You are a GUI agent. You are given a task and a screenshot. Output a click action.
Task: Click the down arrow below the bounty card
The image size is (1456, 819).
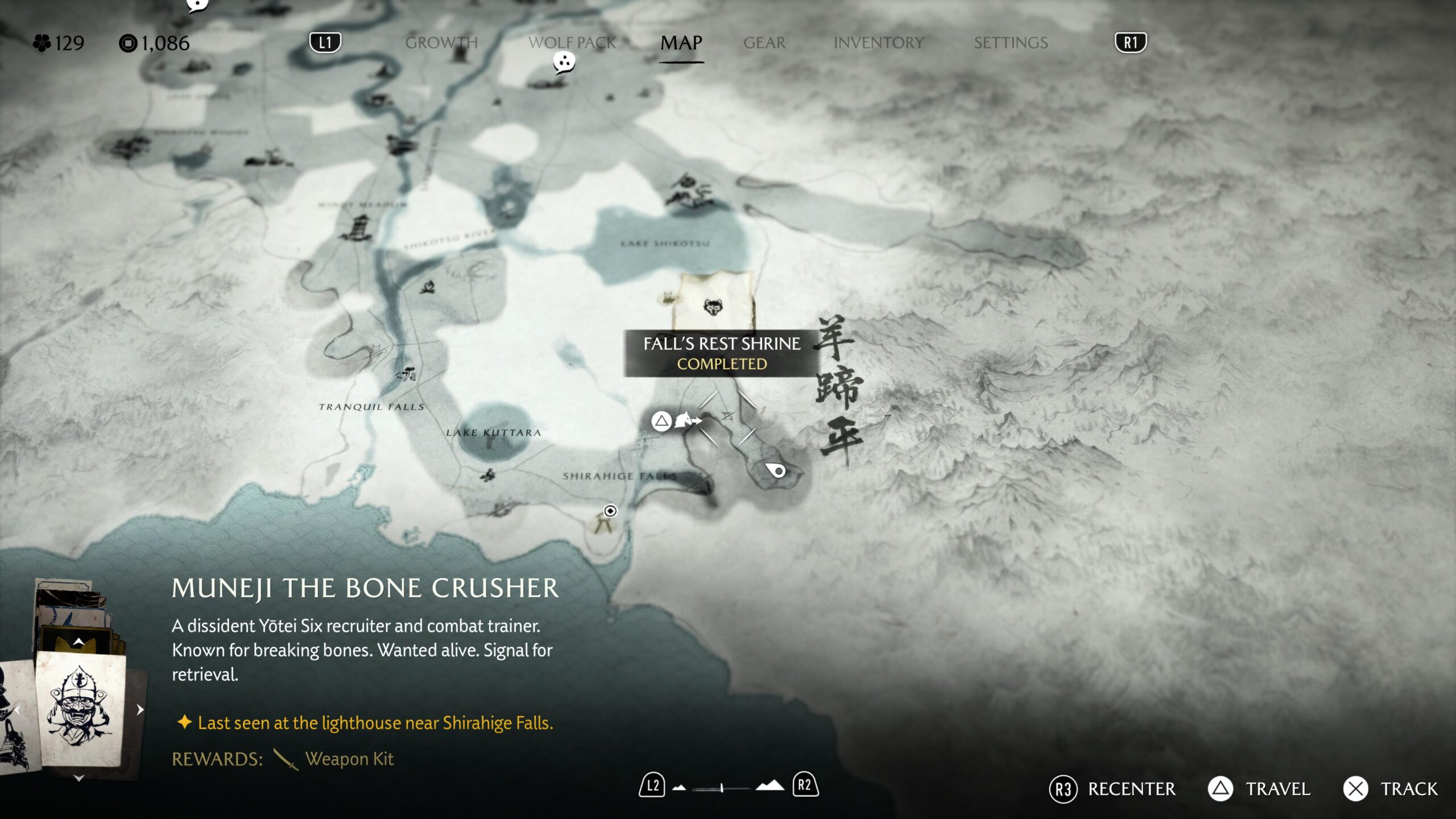coord(79,778)
